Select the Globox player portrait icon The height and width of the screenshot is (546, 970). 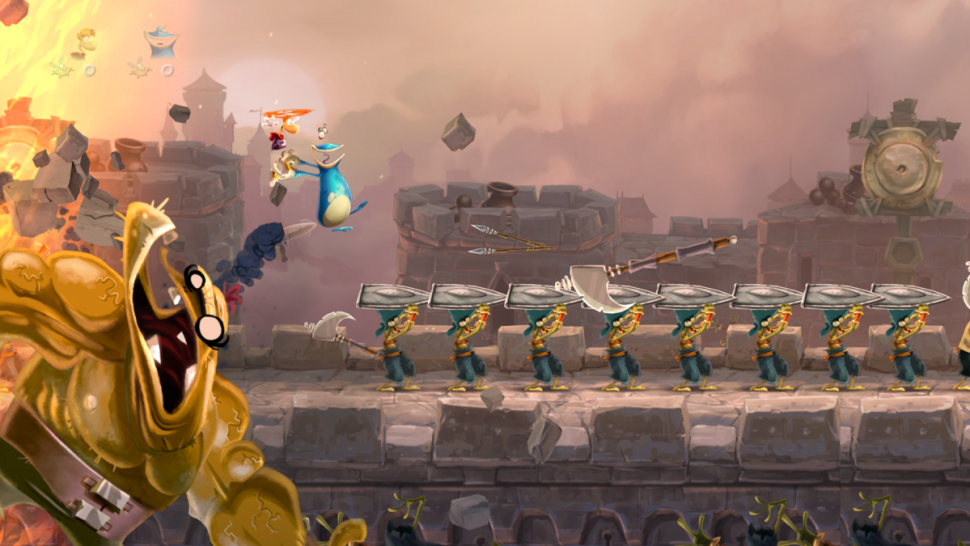coord(159,42)
